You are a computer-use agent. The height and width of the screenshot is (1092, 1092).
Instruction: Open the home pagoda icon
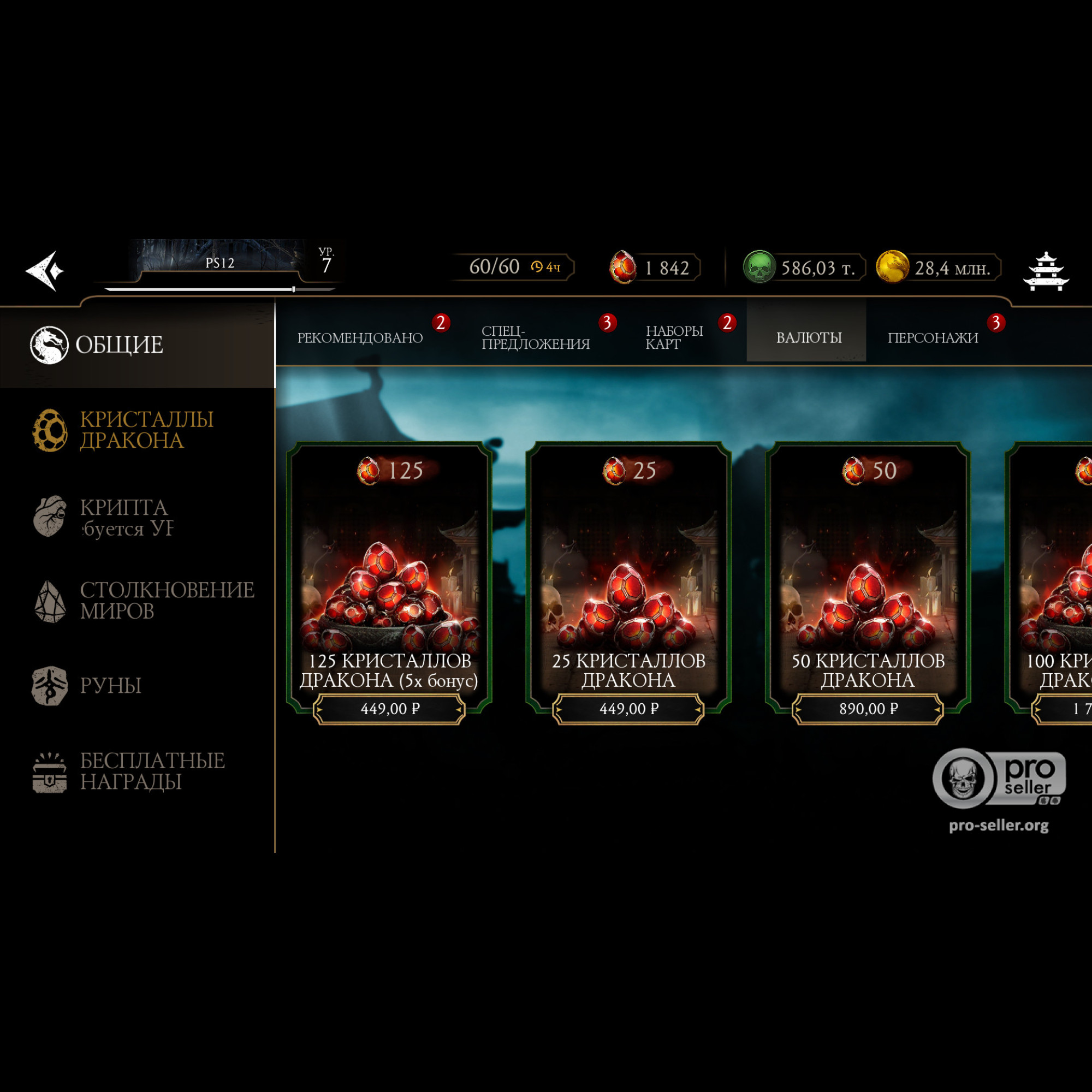1046,271
